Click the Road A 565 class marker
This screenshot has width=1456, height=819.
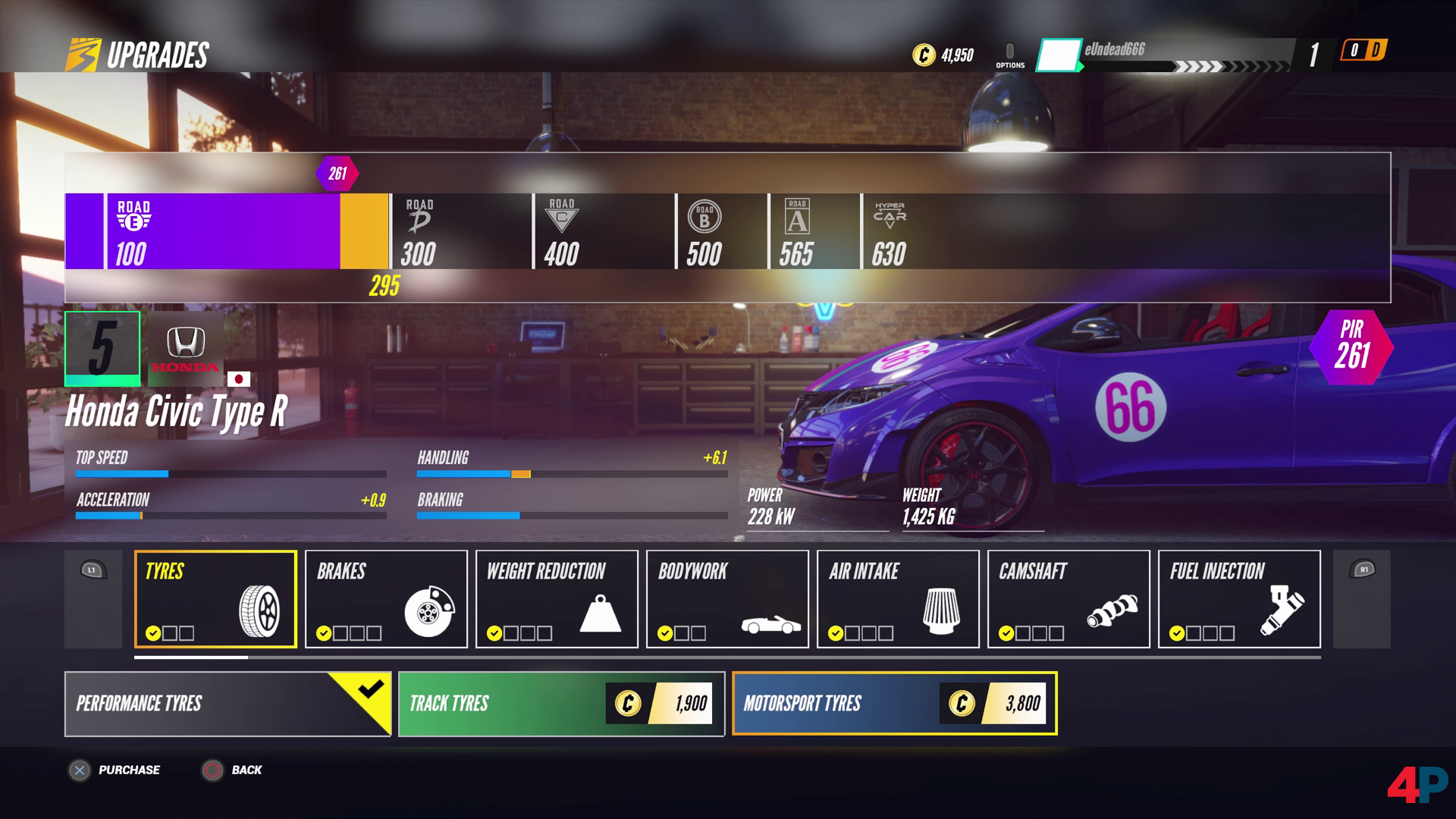[797, 231]
